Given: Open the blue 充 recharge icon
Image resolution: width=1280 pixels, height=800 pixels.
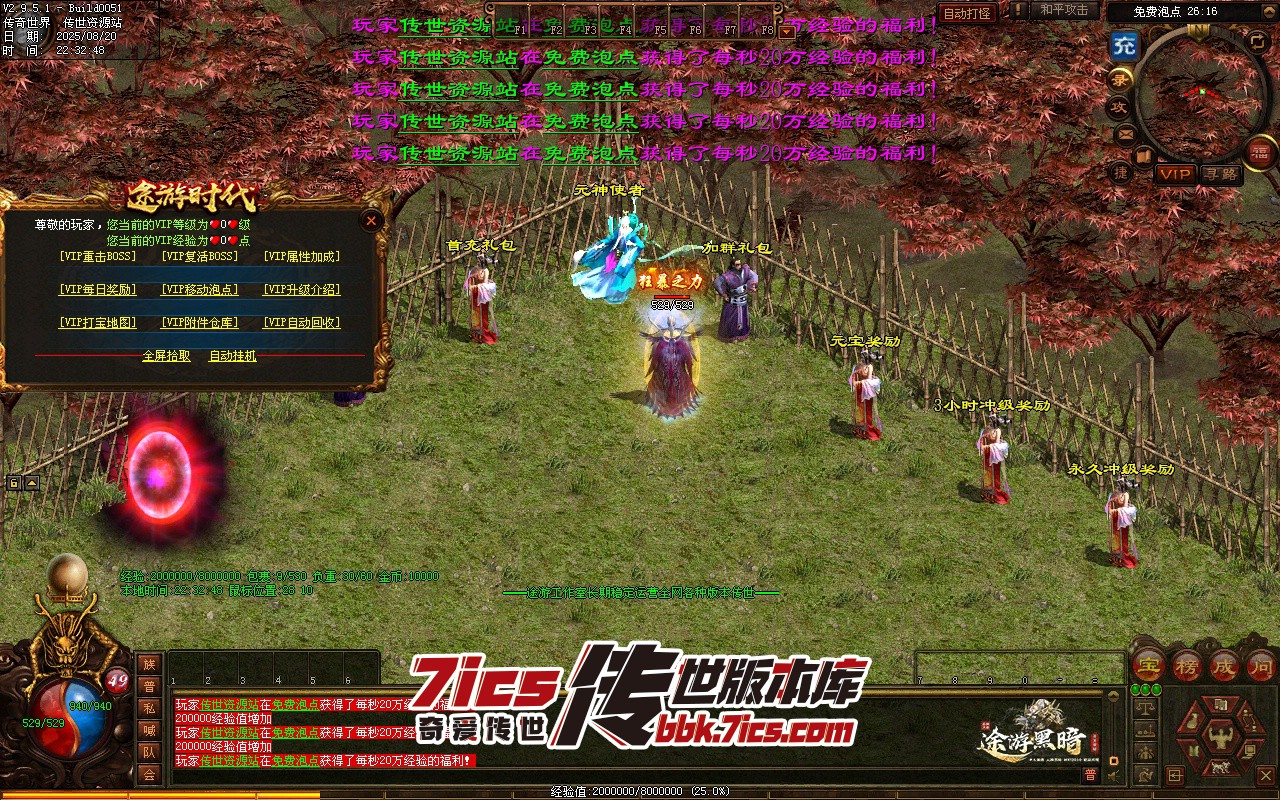Looking at the screenshot, I should (x=1125, y=46).
